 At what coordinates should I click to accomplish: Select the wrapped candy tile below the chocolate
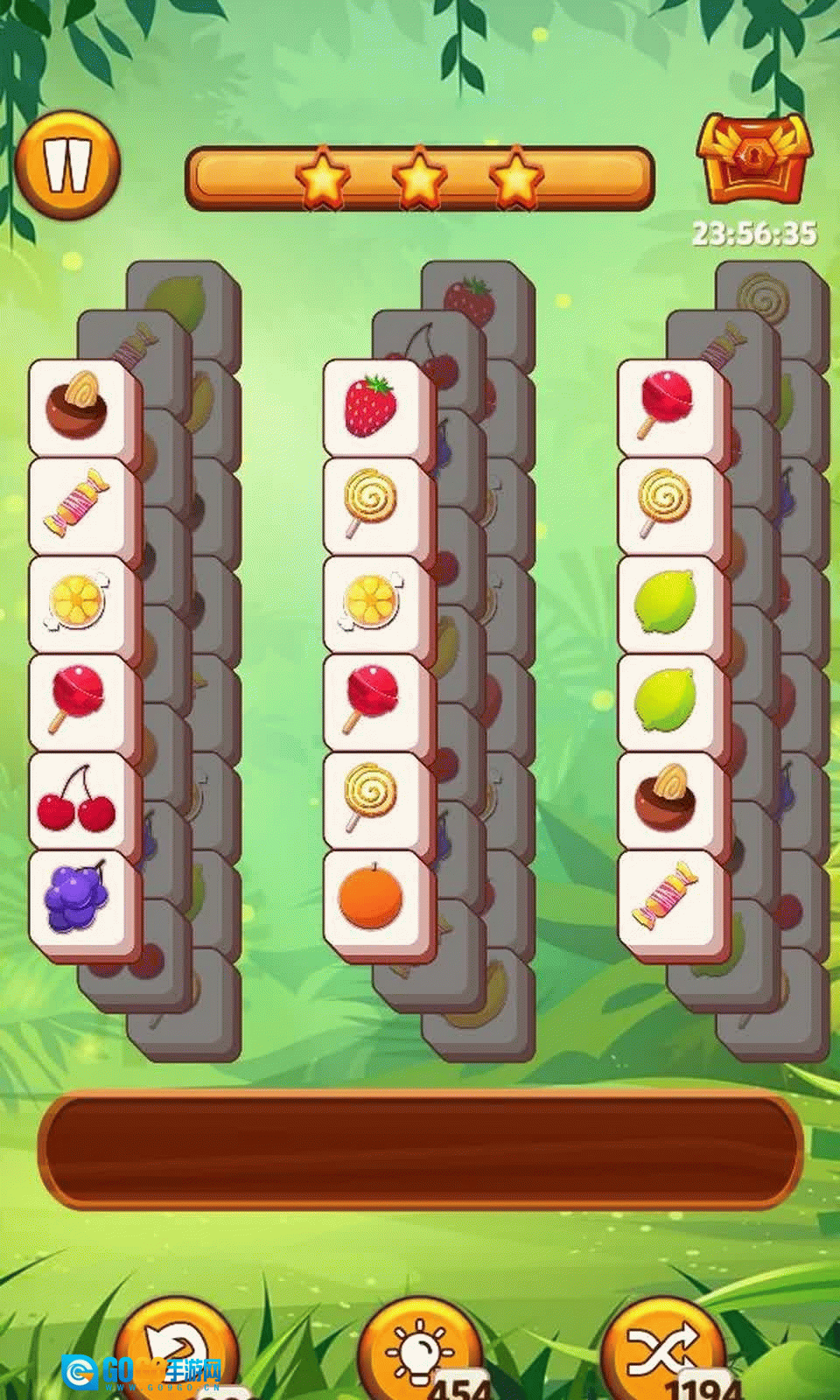click(79, 506)
